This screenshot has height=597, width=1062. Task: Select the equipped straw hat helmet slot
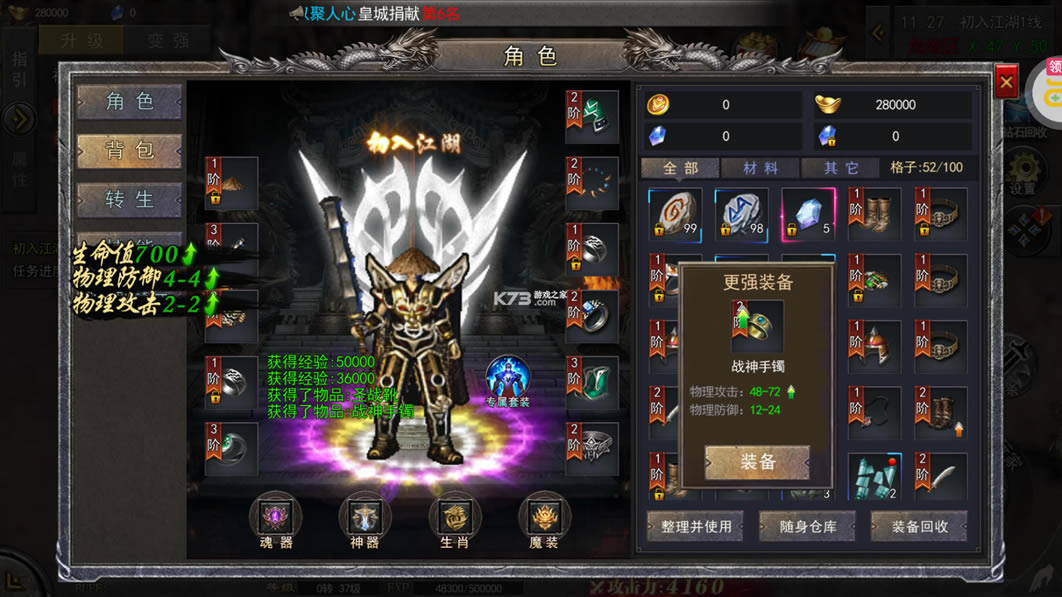point(232,183)
